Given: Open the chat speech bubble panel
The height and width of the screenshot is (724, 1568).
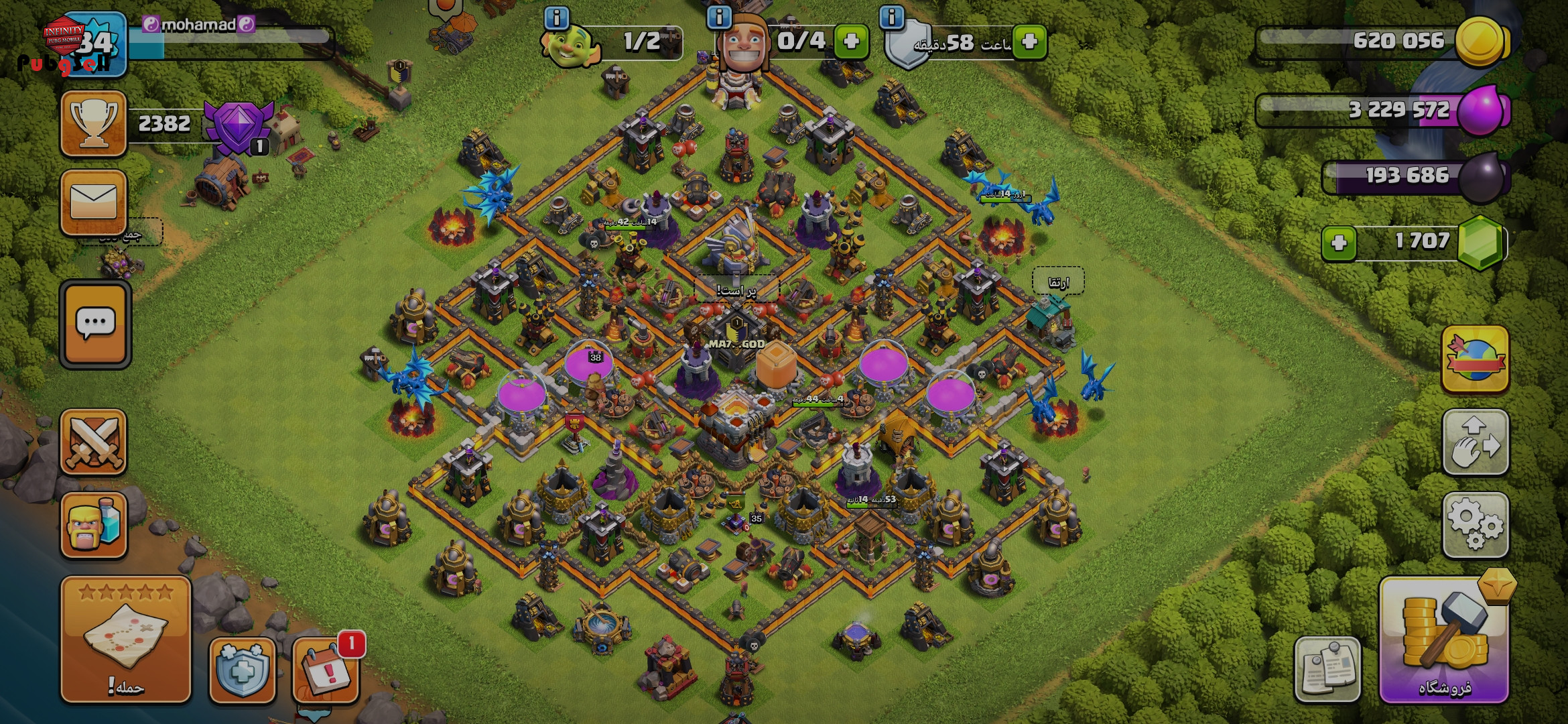Looking at the screenshot, I should (95, 324).
